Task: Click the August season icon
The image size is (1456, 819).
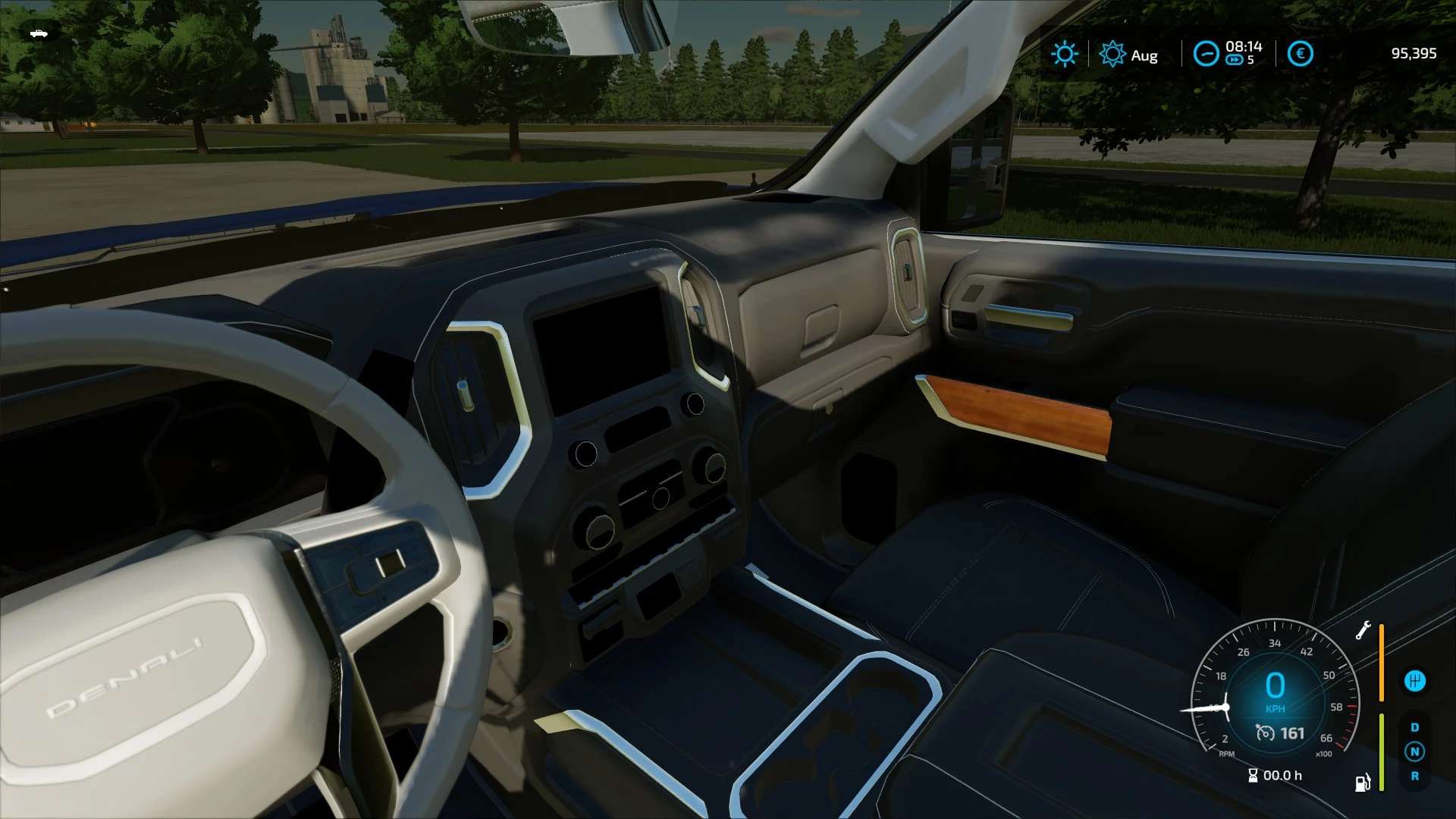Action: (1112, 54)
